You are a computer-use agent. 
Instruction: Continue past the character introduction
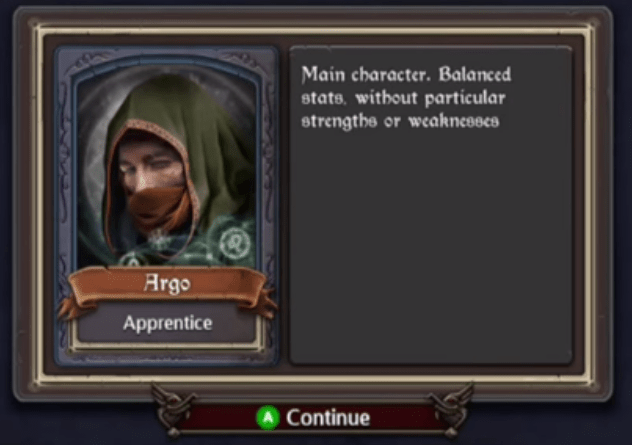tap(314, 417)
